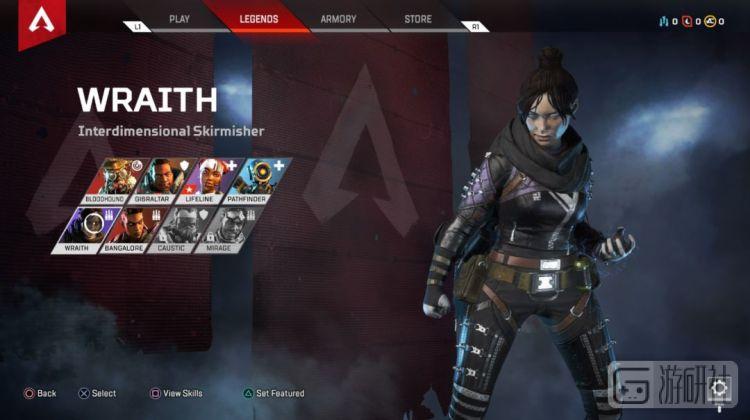Viewport: 750px width, 420px height.
Task: Open the Legends tab
Action: [x=259, y=19]
